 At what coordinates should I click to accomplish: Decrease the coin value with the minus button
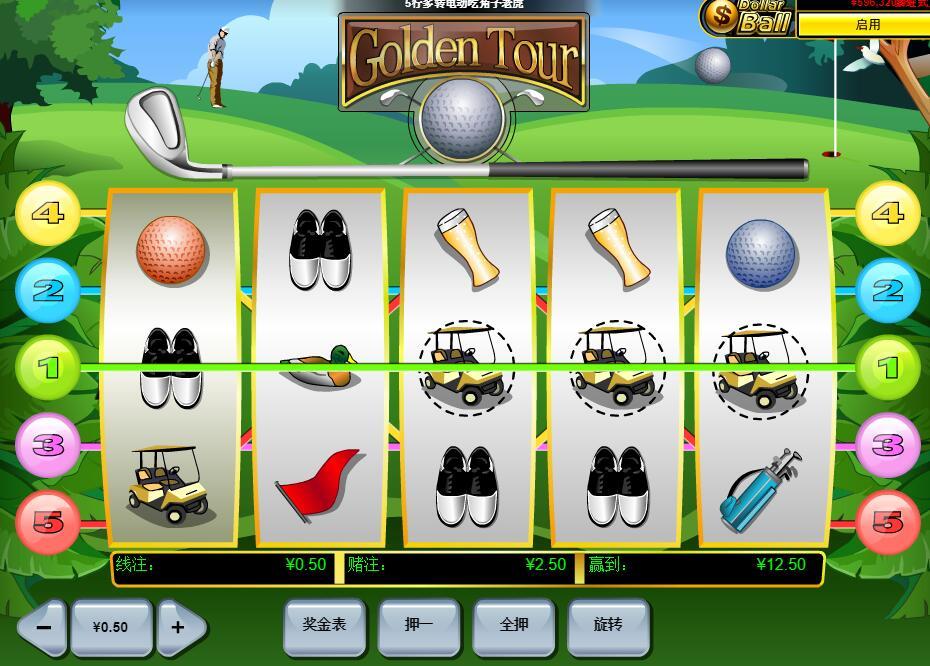[43, 628]
